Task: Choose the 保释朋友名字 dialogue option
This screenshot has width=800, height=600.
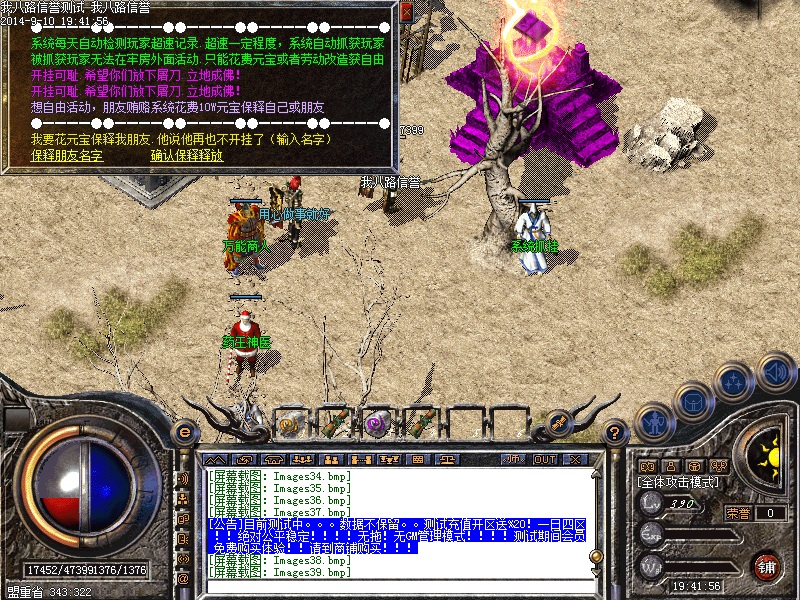Action: coord(66,155)
